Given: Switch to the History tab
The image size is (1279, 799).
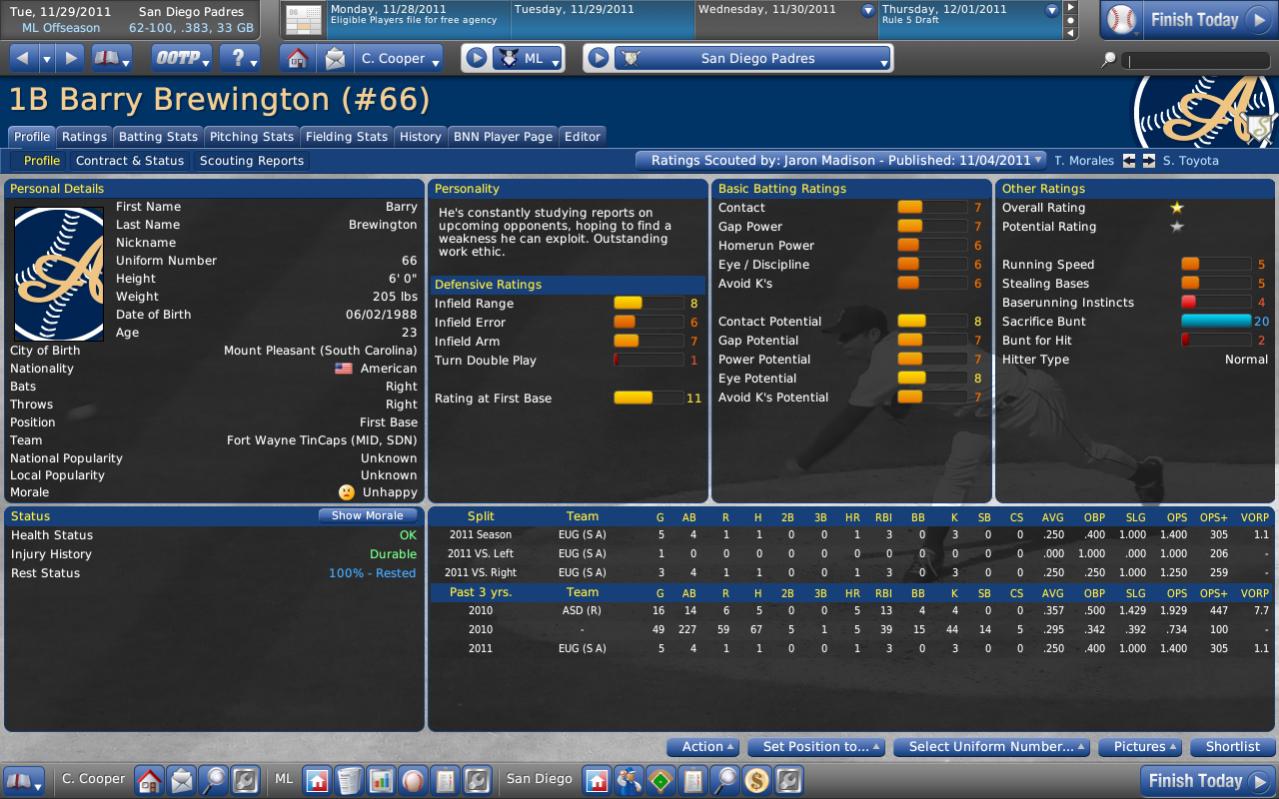Looking at the screenshot, I should (420, 137).
